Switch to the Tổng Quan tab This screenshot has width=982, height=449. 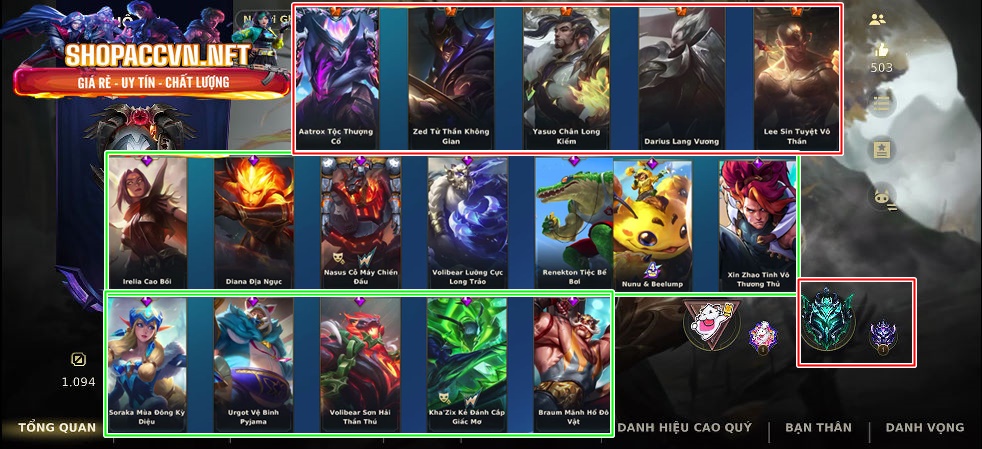(x=57, y=428)
